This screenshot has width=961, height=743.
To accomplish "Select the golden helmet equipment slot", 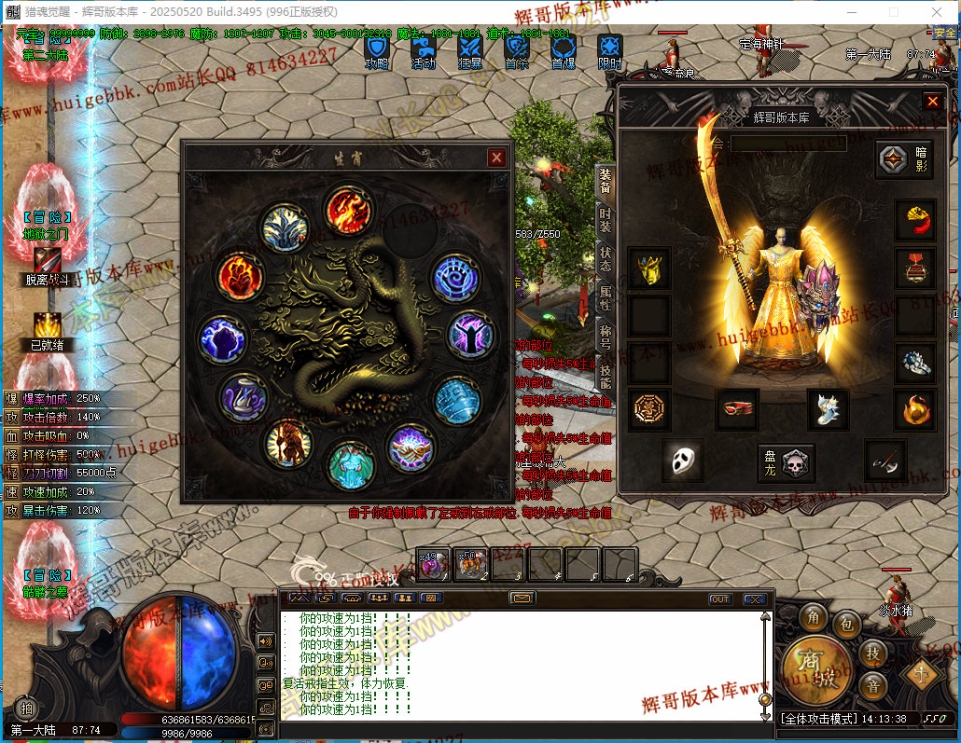I will pyautogui.click(x=649, y=268).
